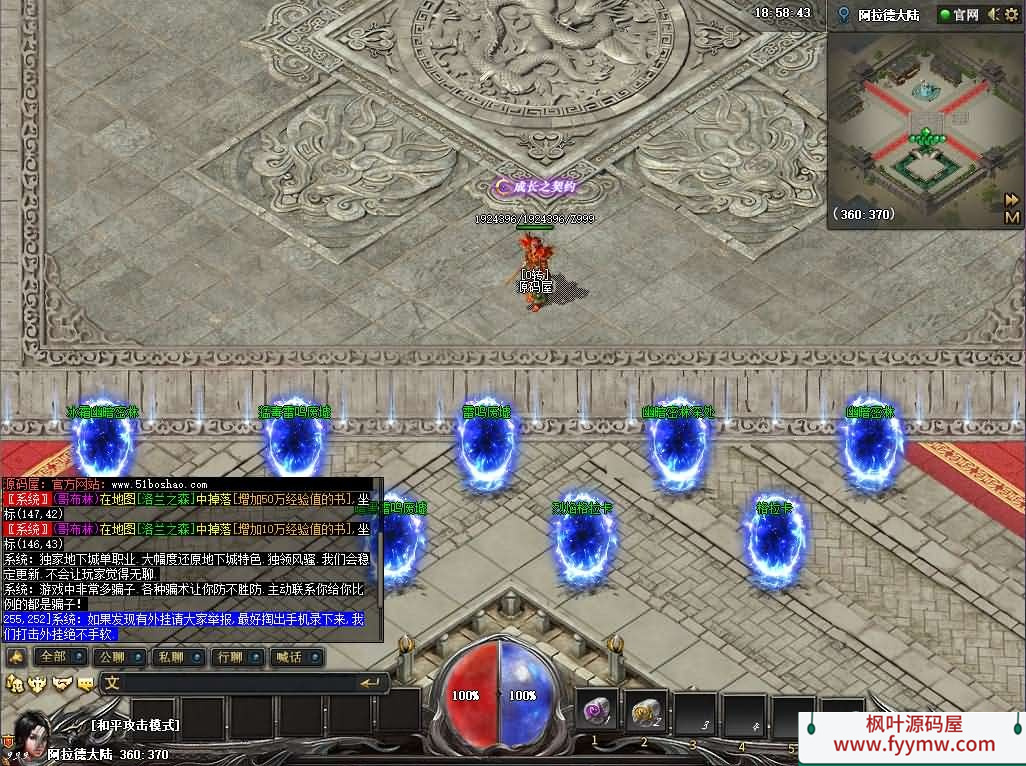
Task: Select the 公聊 public chat tab
Action: (x=109, y=657)
